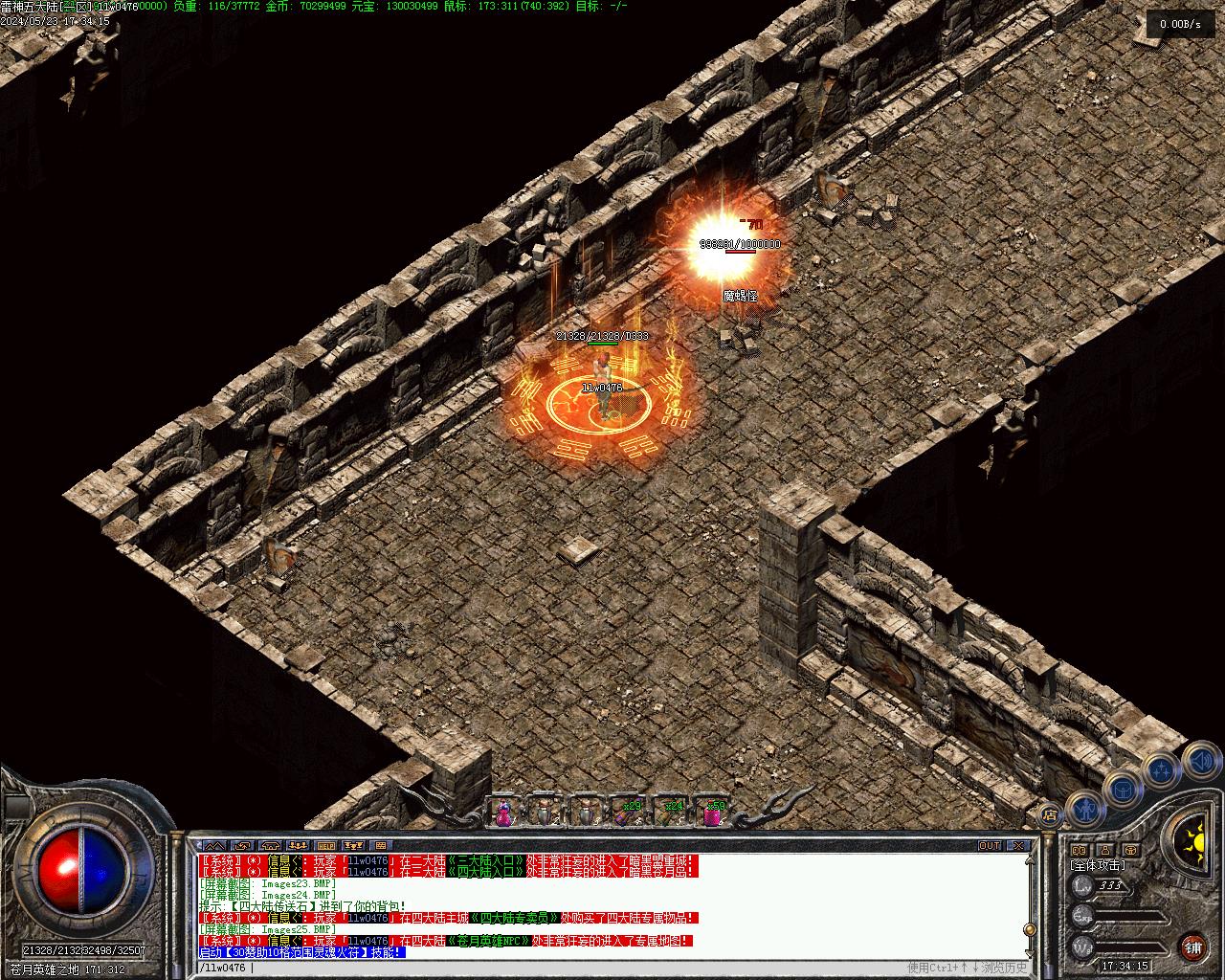Switch the 全体攻击 attack mode label
Screen dimensions: 1225x980
point(1098,865)
